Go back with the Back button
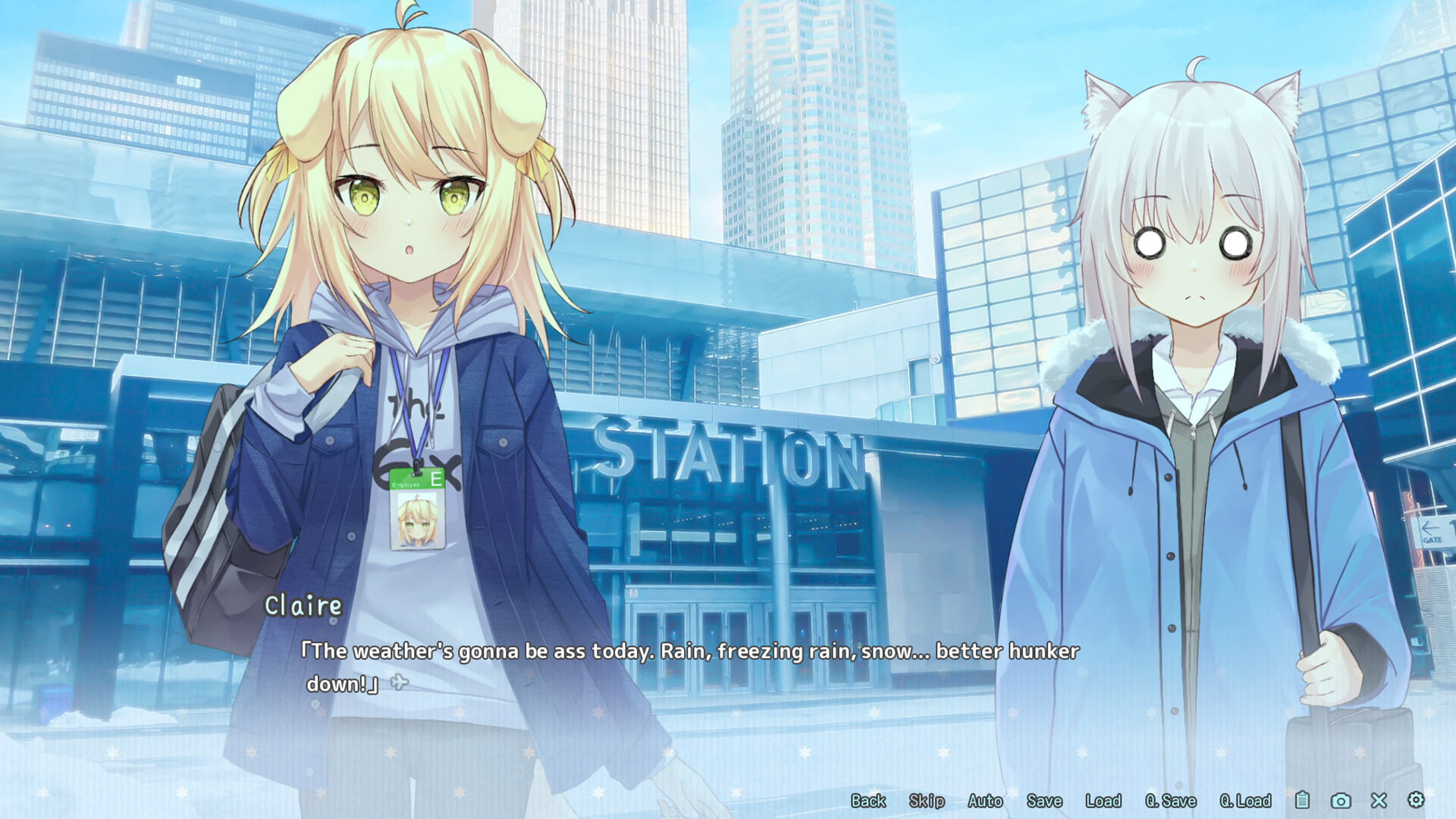This screenshot has height=819, width=1456. (x=868, y=801)
